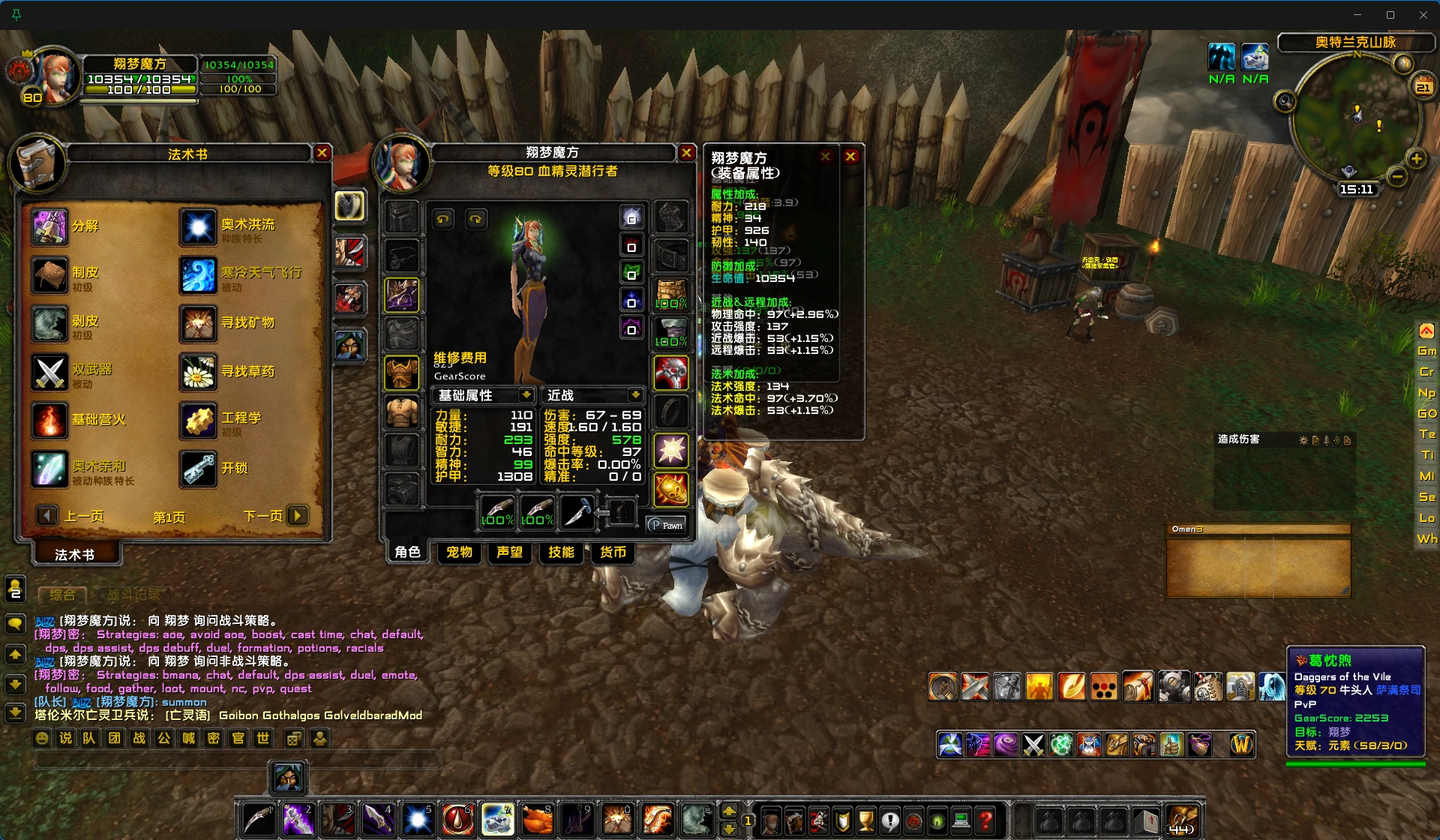Open the Currency tab (货币)
Screen dimensions: 1440x840
pyautogui.click(x=613, y=553)
